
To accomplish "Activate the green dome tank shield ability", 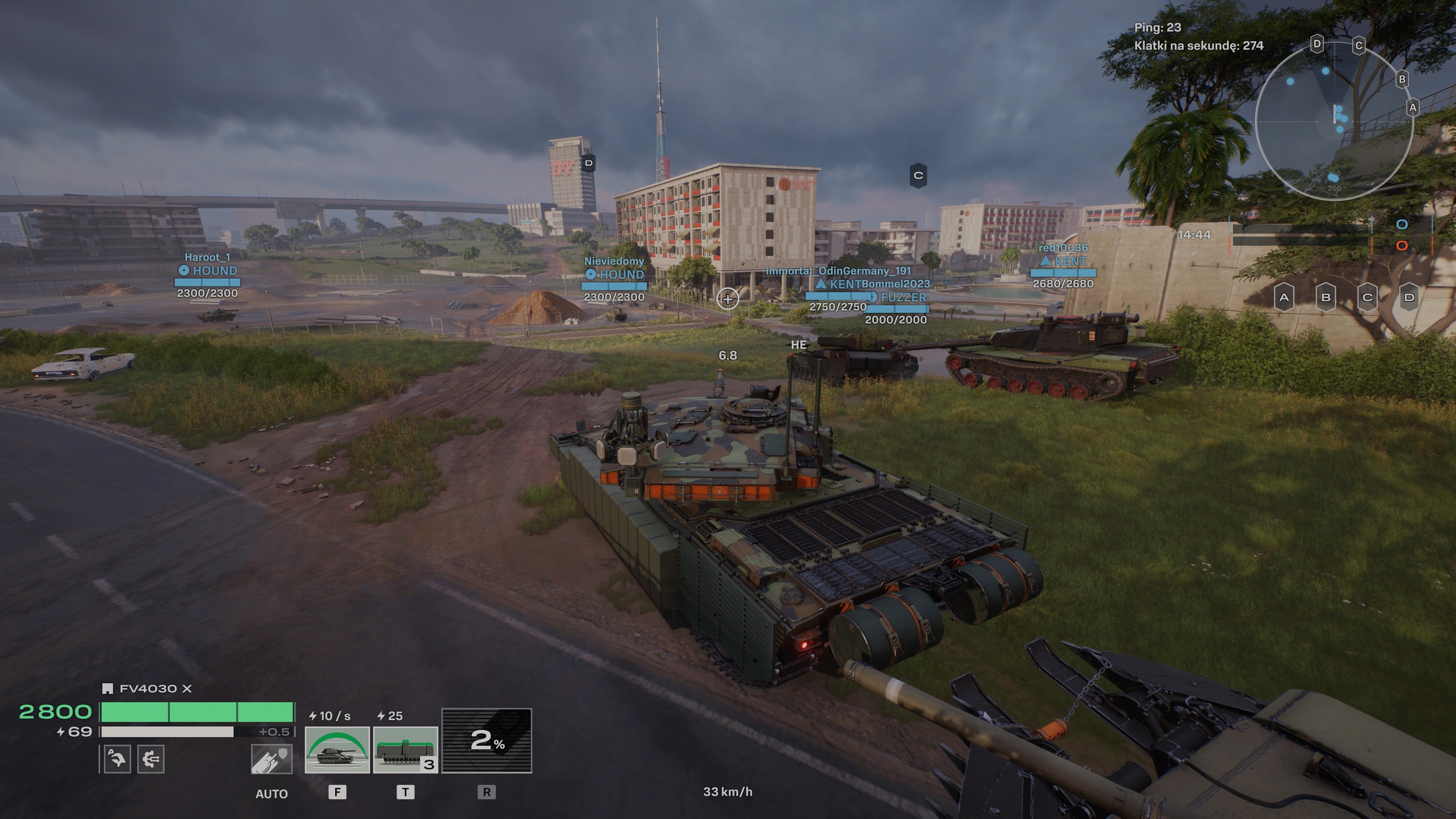I will [x=337, y=749].
